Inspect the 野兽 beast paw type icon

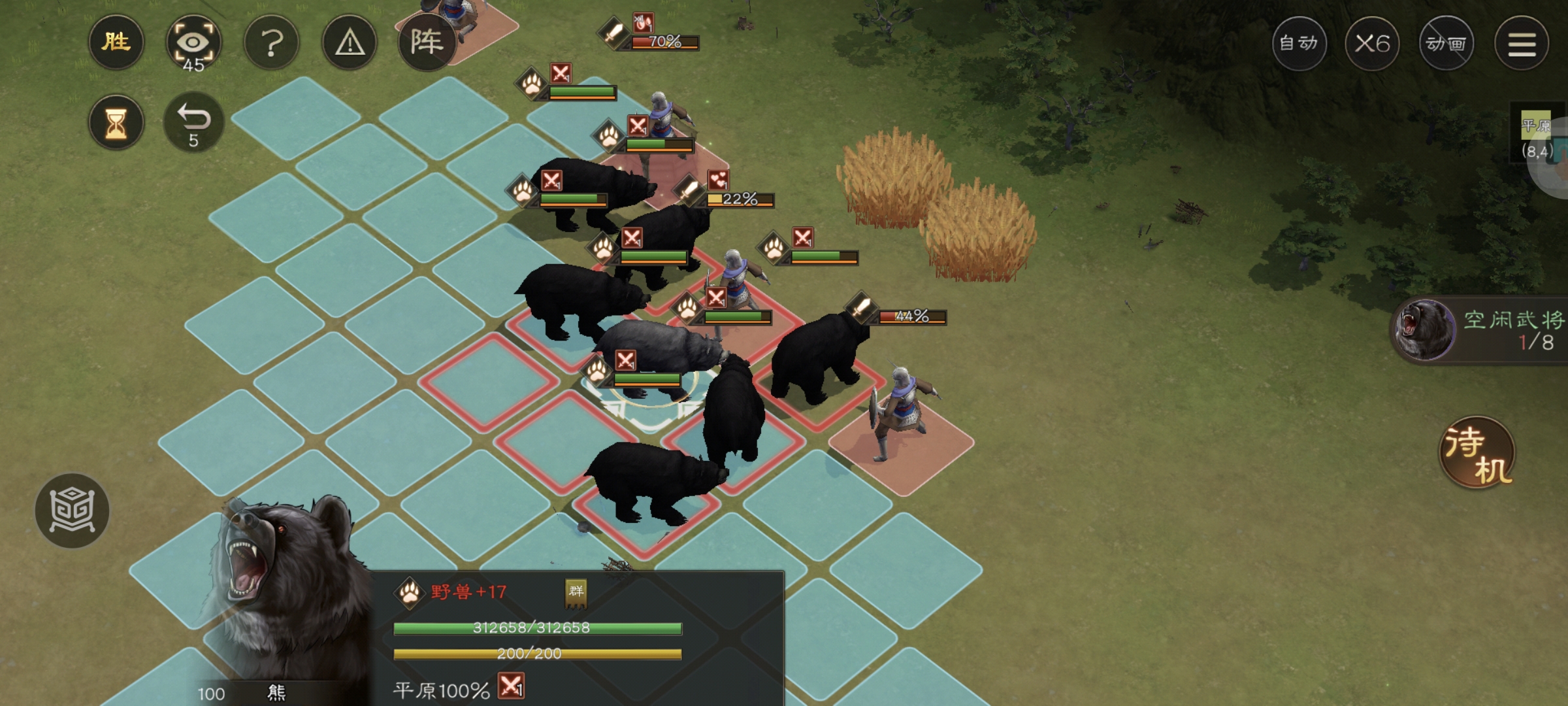click(x=410, y=593)
